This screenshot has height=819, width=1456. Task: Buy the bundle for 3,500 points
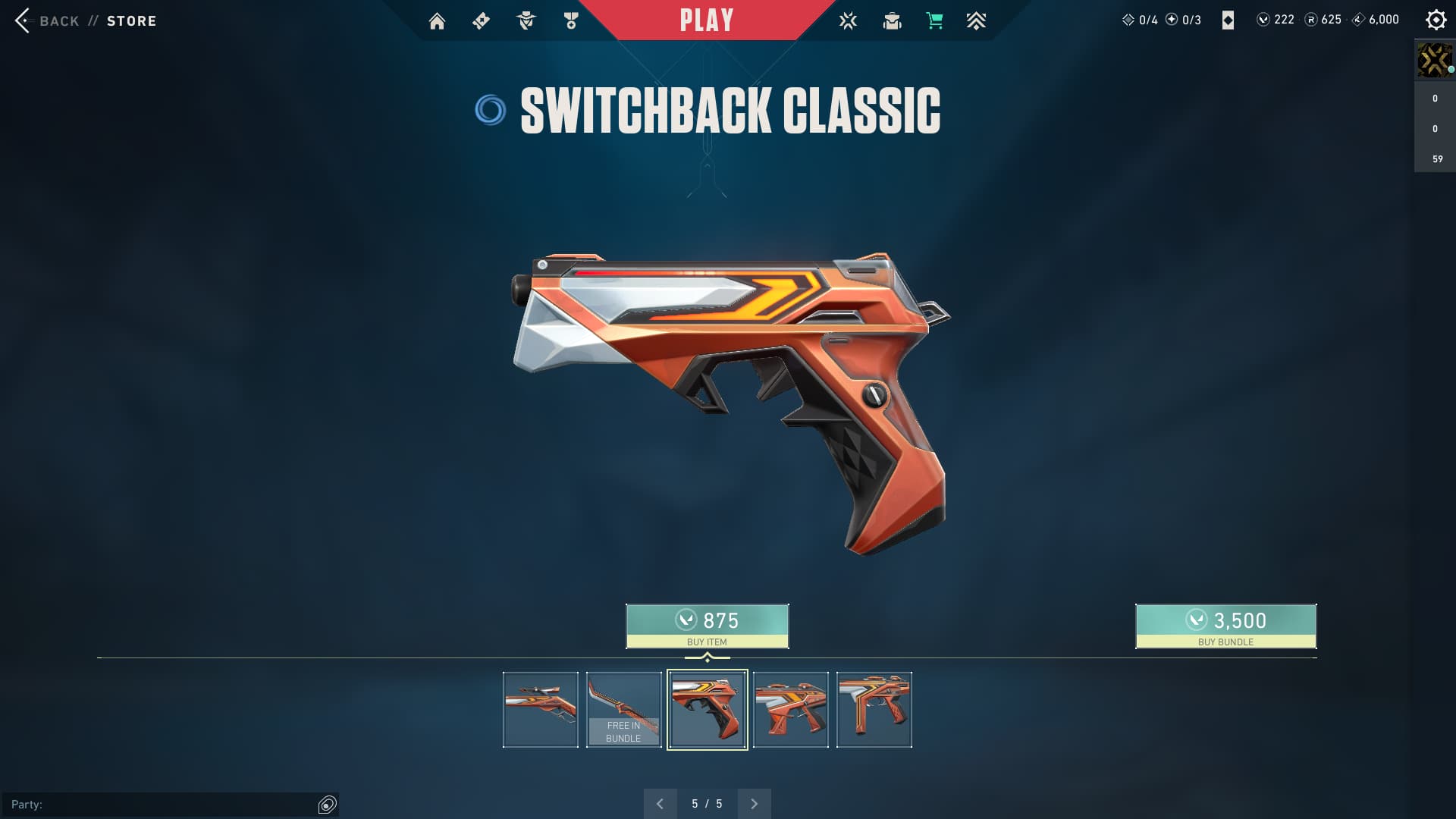tap(1225, 626)
